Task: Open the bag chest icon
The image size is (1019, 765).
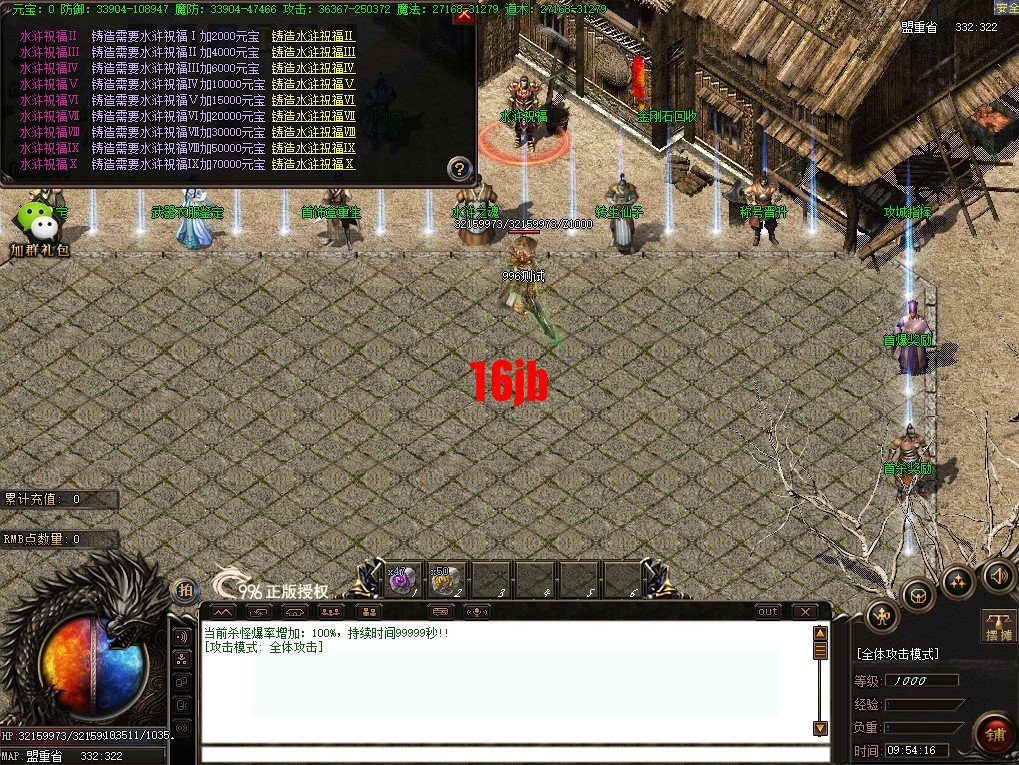Action: (917, 596)
